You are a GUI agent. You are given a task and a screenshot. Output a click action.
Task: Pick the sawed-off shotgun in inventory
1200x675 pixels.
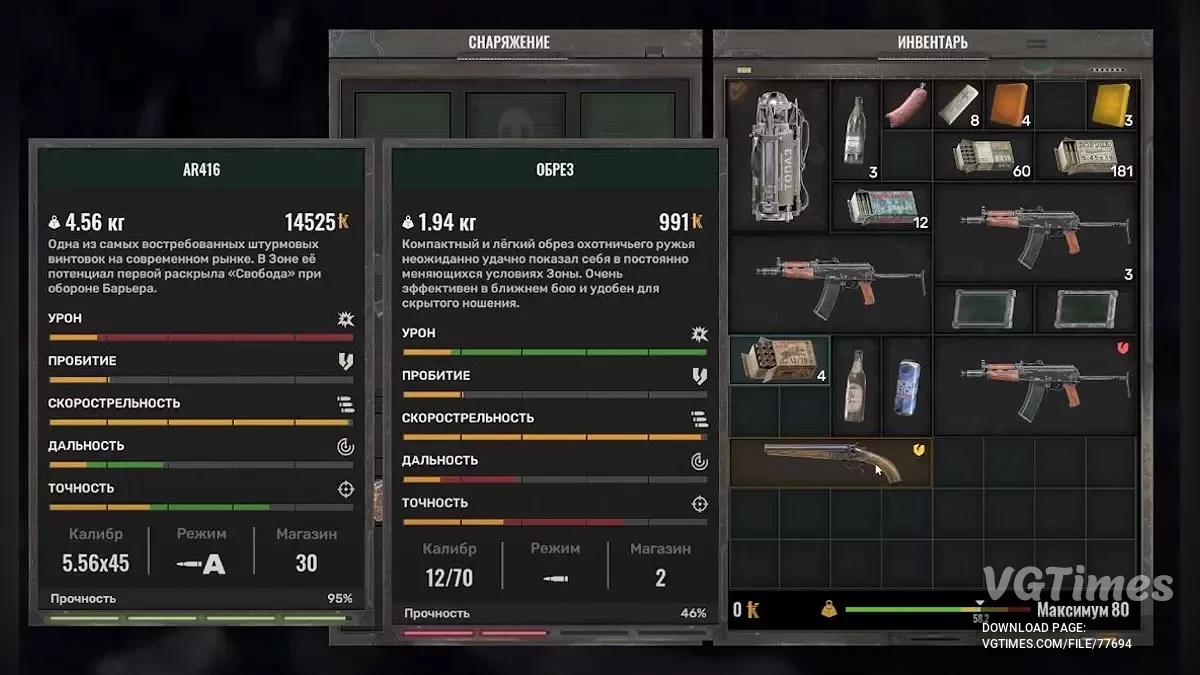[830, 462]
